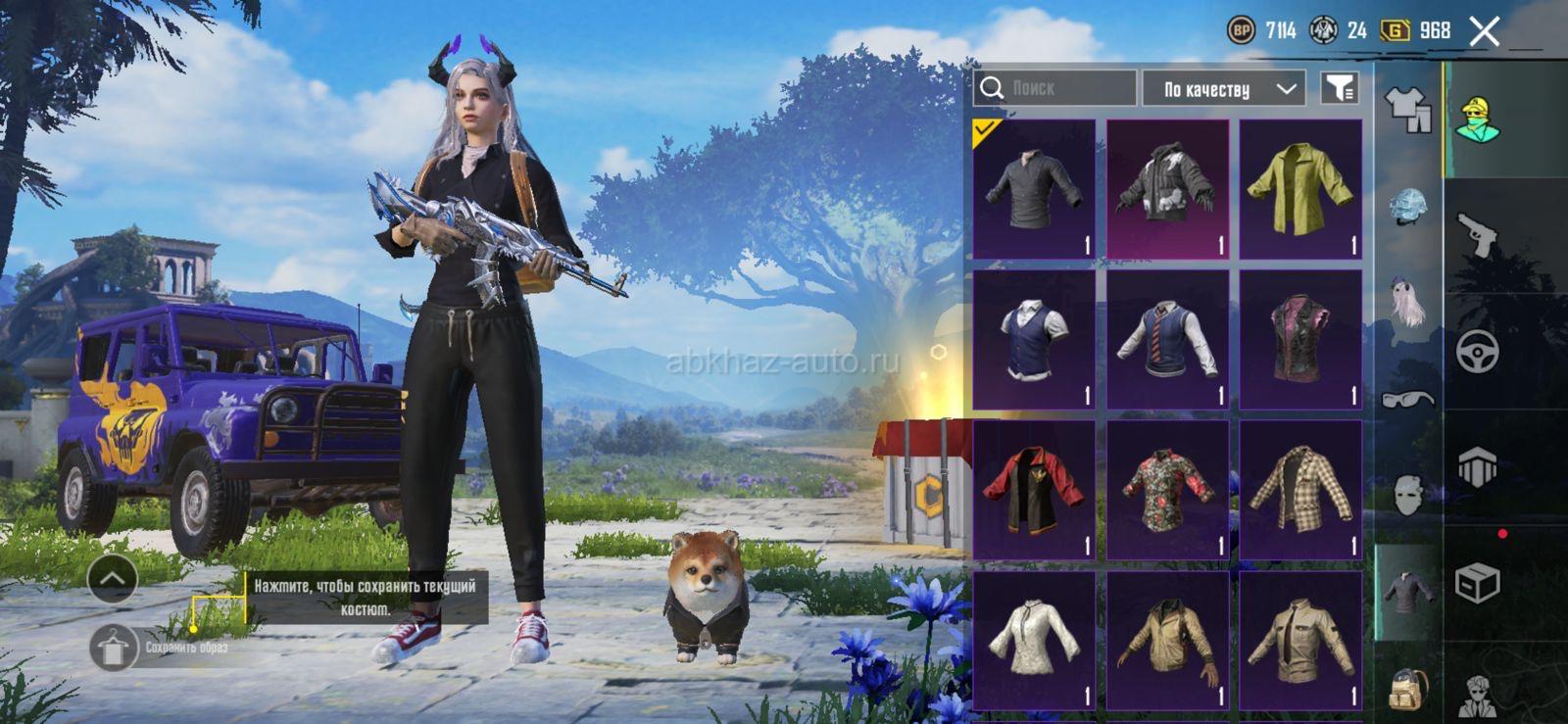Choose the yellow button-up shirt
This screenshot has width=1568, height=724.
pyautogui.click(x=1300, y=189)
